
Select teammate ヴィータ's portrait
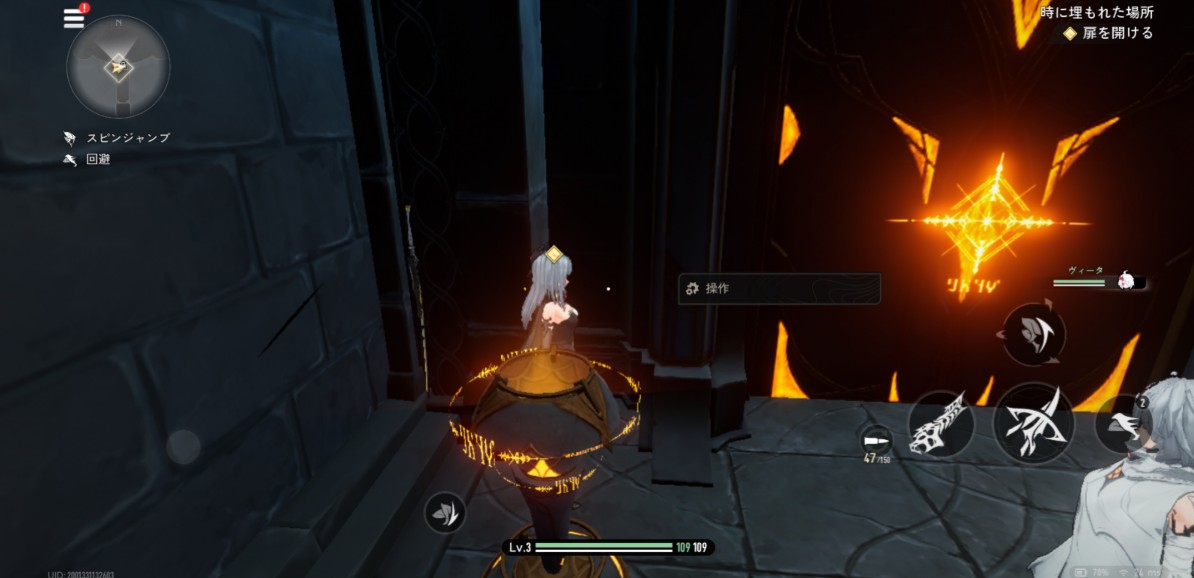point(1129,281)
